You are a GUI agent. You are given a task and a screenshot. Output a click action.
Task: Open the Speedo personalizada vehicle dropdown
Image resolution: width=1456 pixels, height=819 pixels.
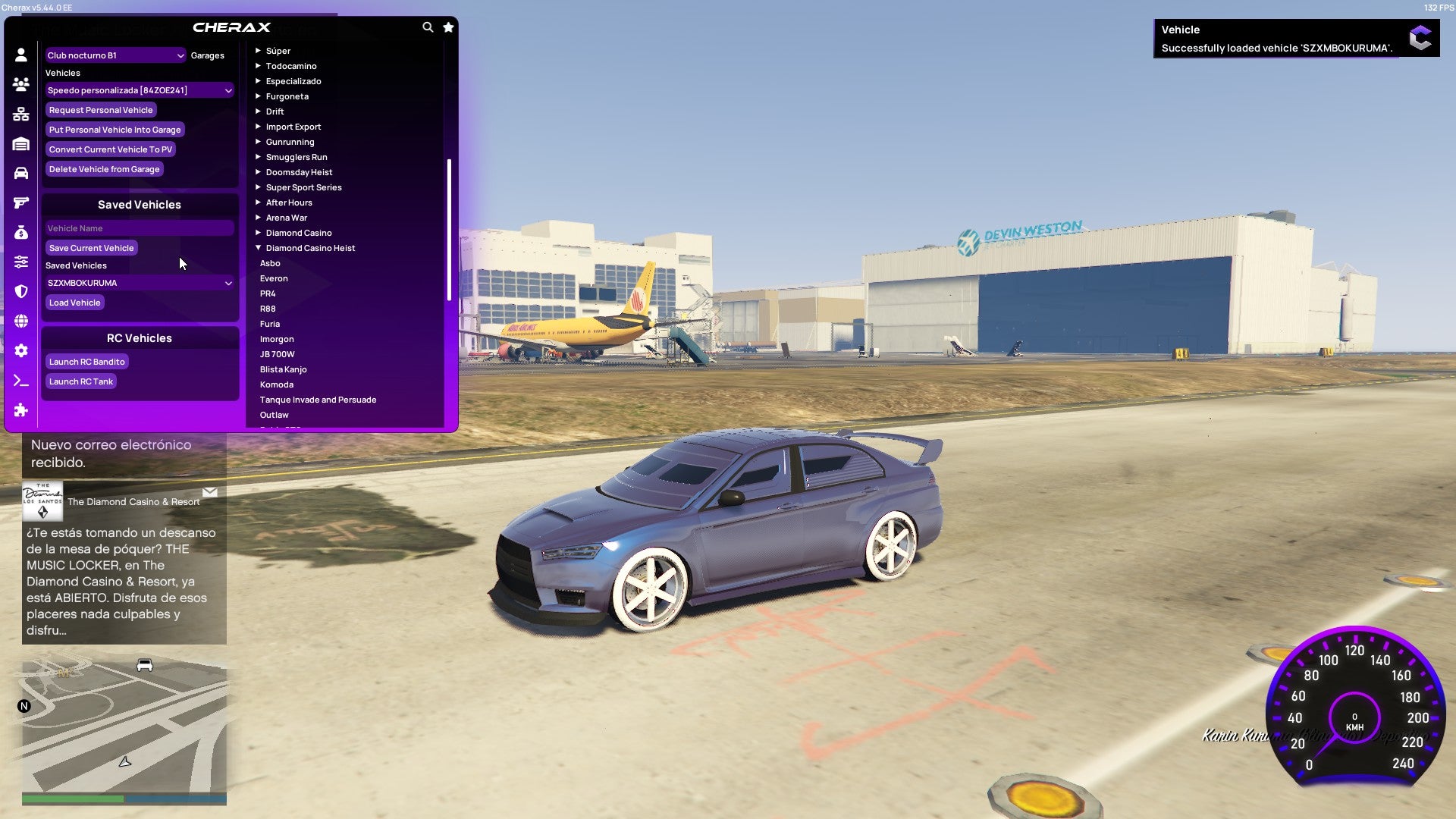click(140, 89)
